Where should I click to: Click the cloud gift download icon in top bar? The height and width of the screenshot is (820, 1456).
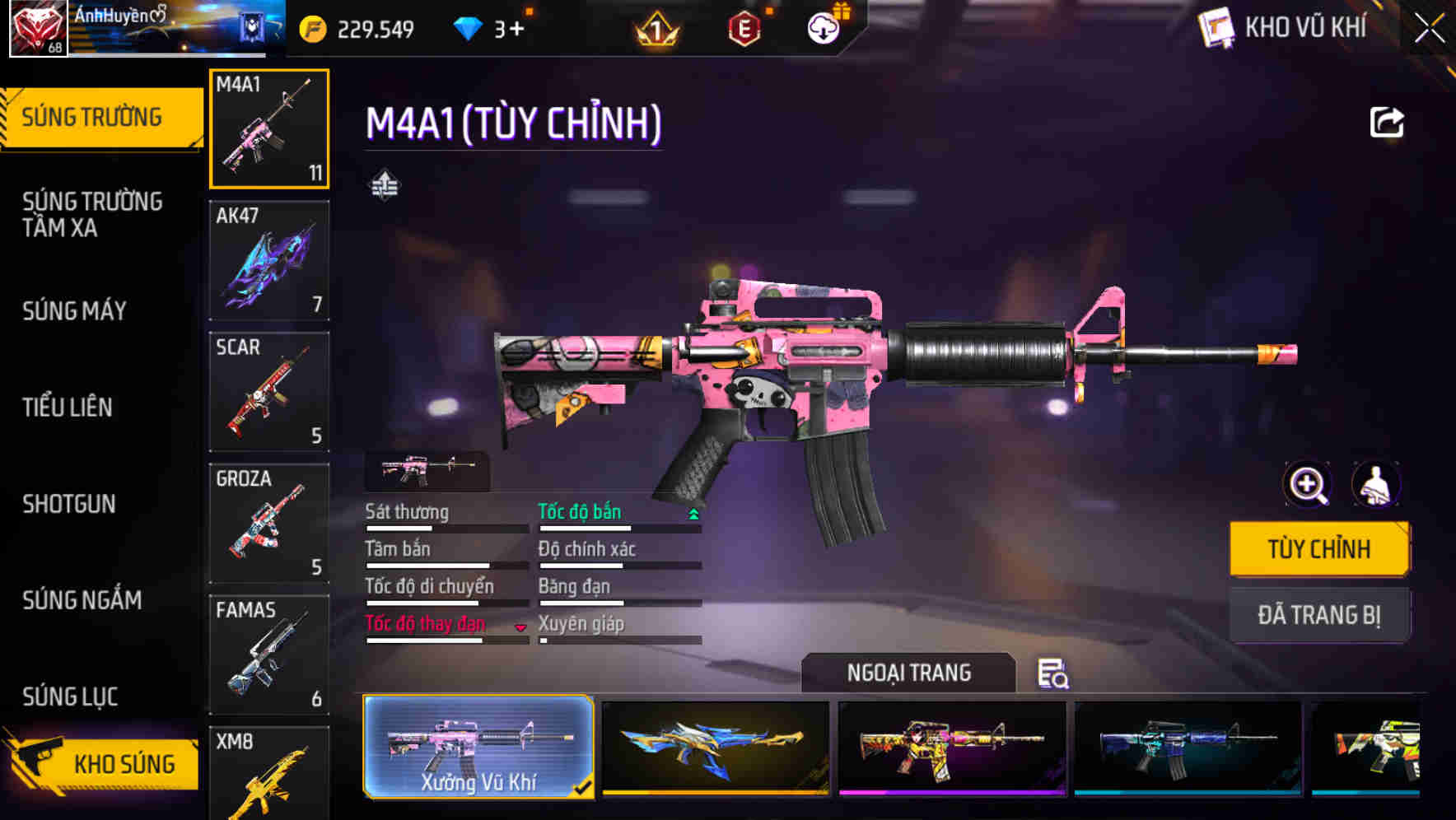click(822, 27)
